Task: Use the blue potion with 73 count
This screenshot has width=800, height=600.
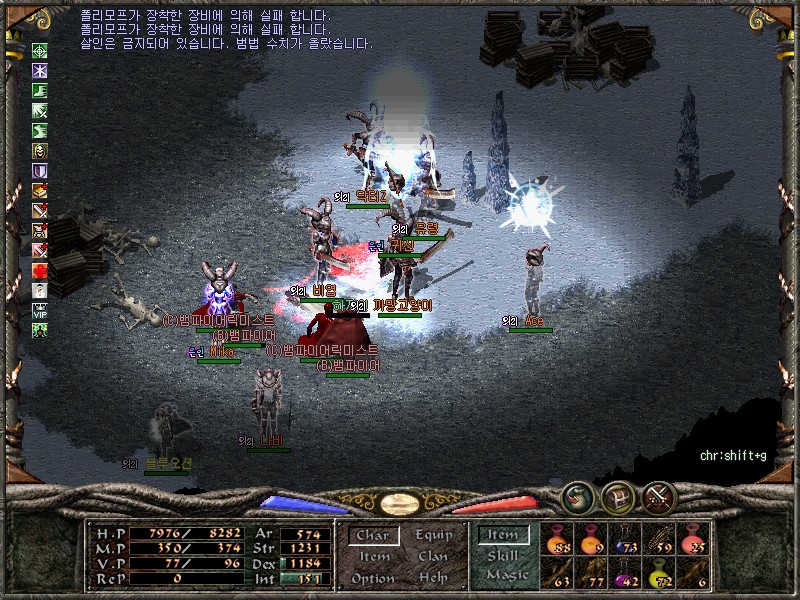Action: [626, 538]
